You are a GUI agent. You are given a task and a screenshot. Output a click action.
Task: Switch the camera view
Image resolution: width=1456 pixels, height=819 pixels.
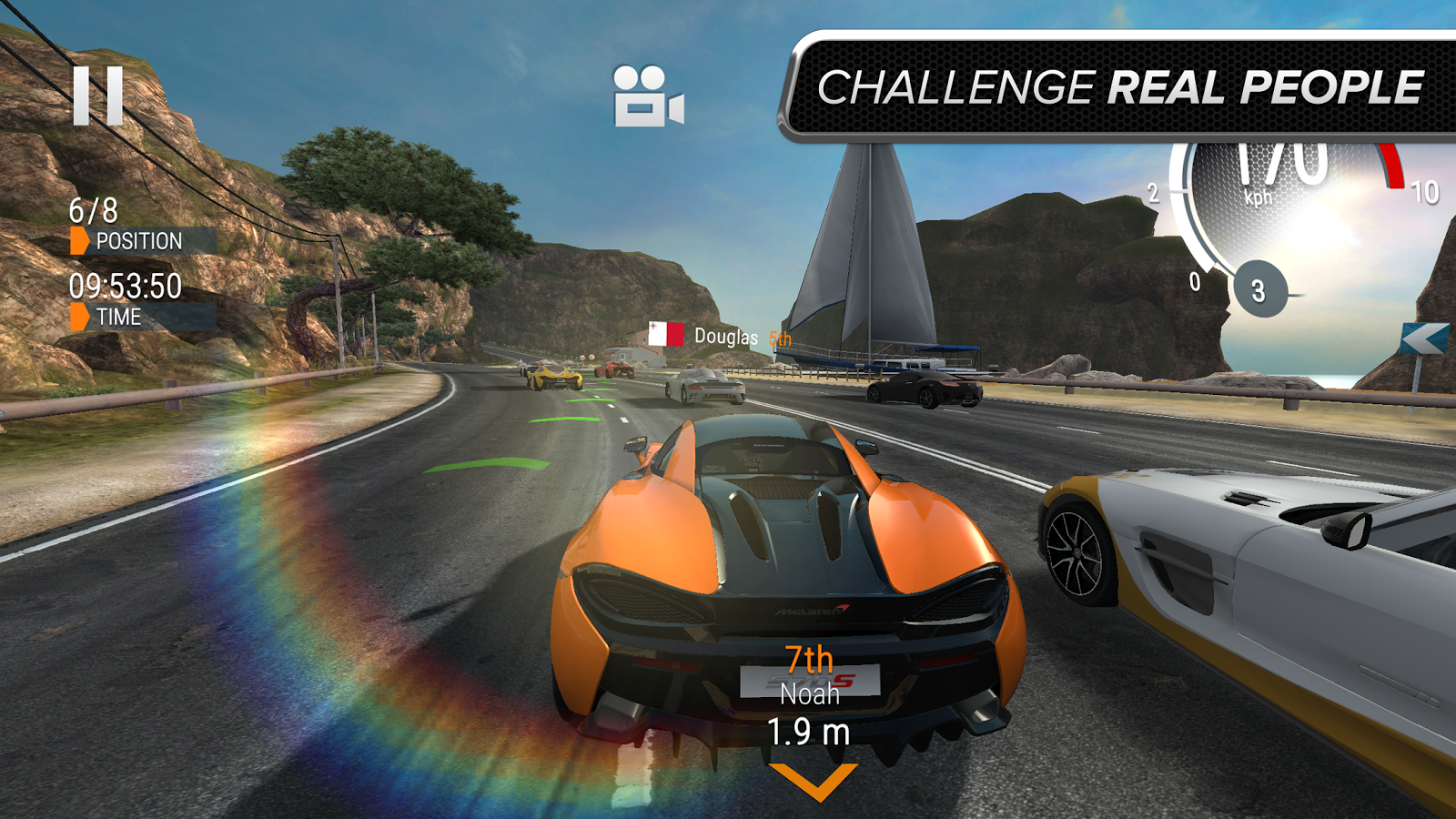[x=648, y=96]
